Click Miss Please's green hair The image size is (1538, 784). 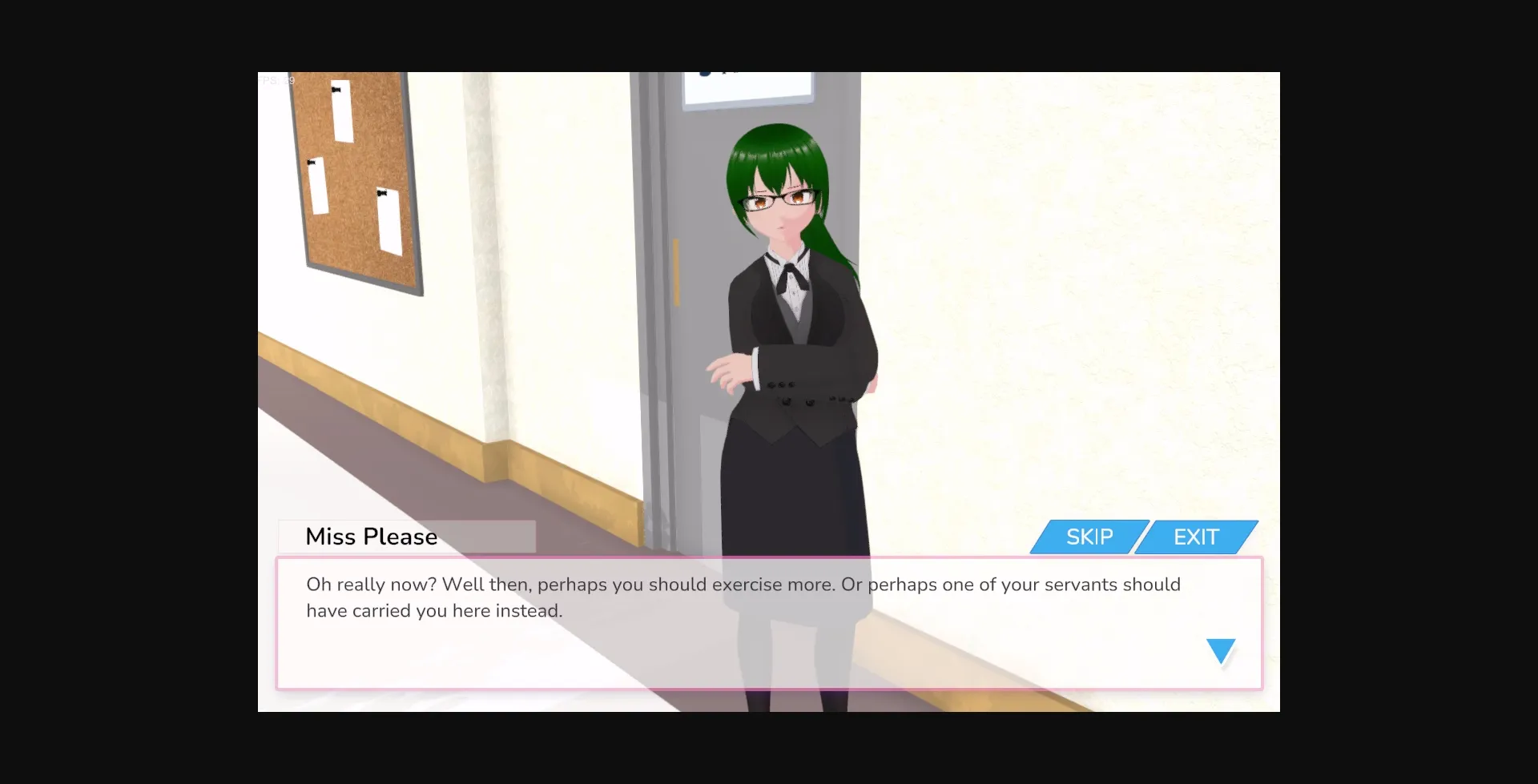[773, 144]
